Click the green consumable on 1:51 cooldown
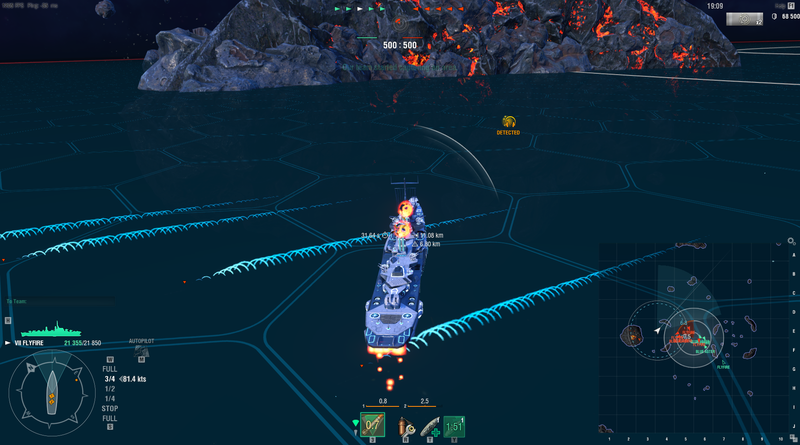Viewport: 800px width, 445px height. click(453, 427)
